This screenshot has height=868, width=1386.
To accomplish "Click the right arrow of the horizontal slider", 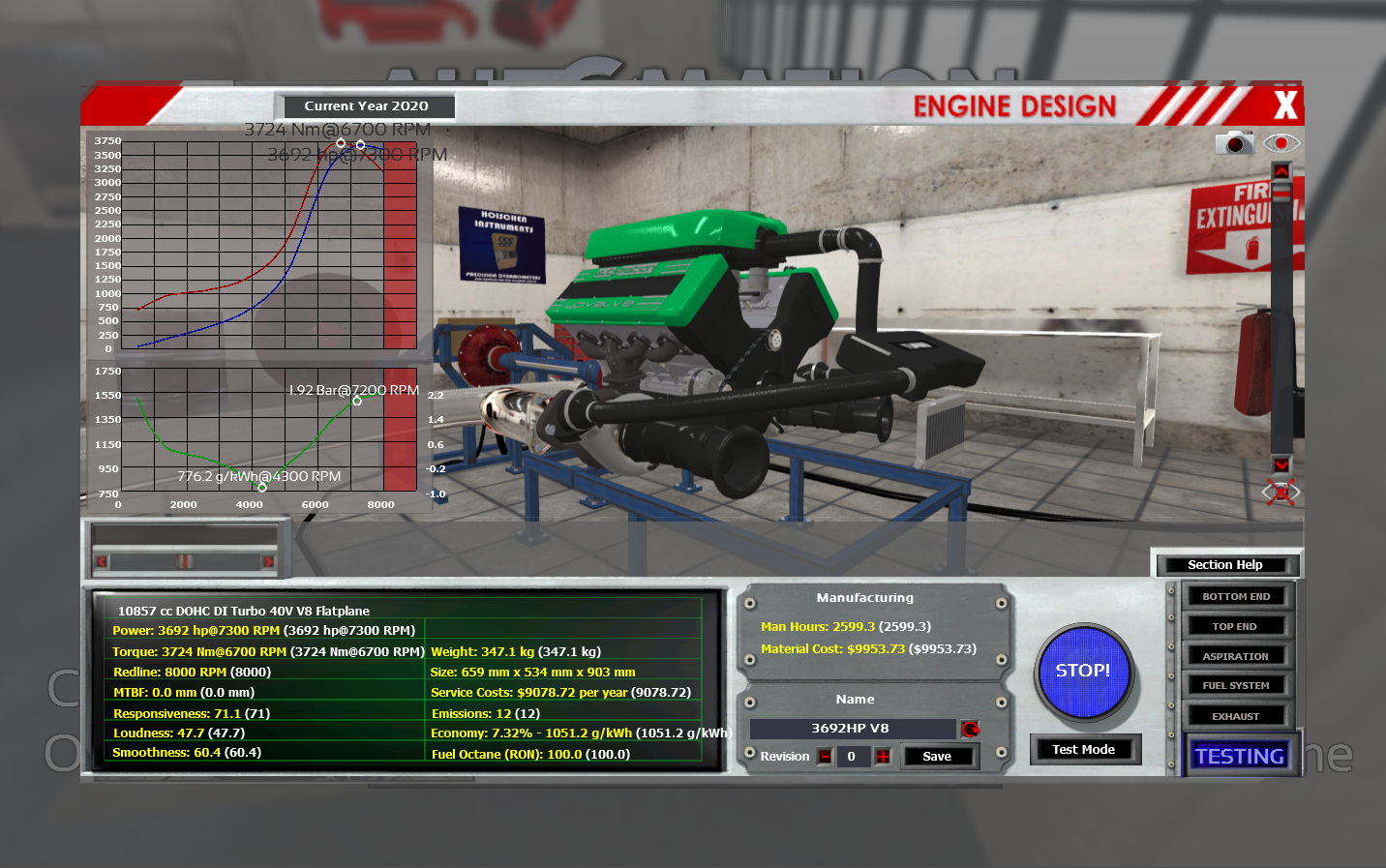I will [x=268, y=561].
